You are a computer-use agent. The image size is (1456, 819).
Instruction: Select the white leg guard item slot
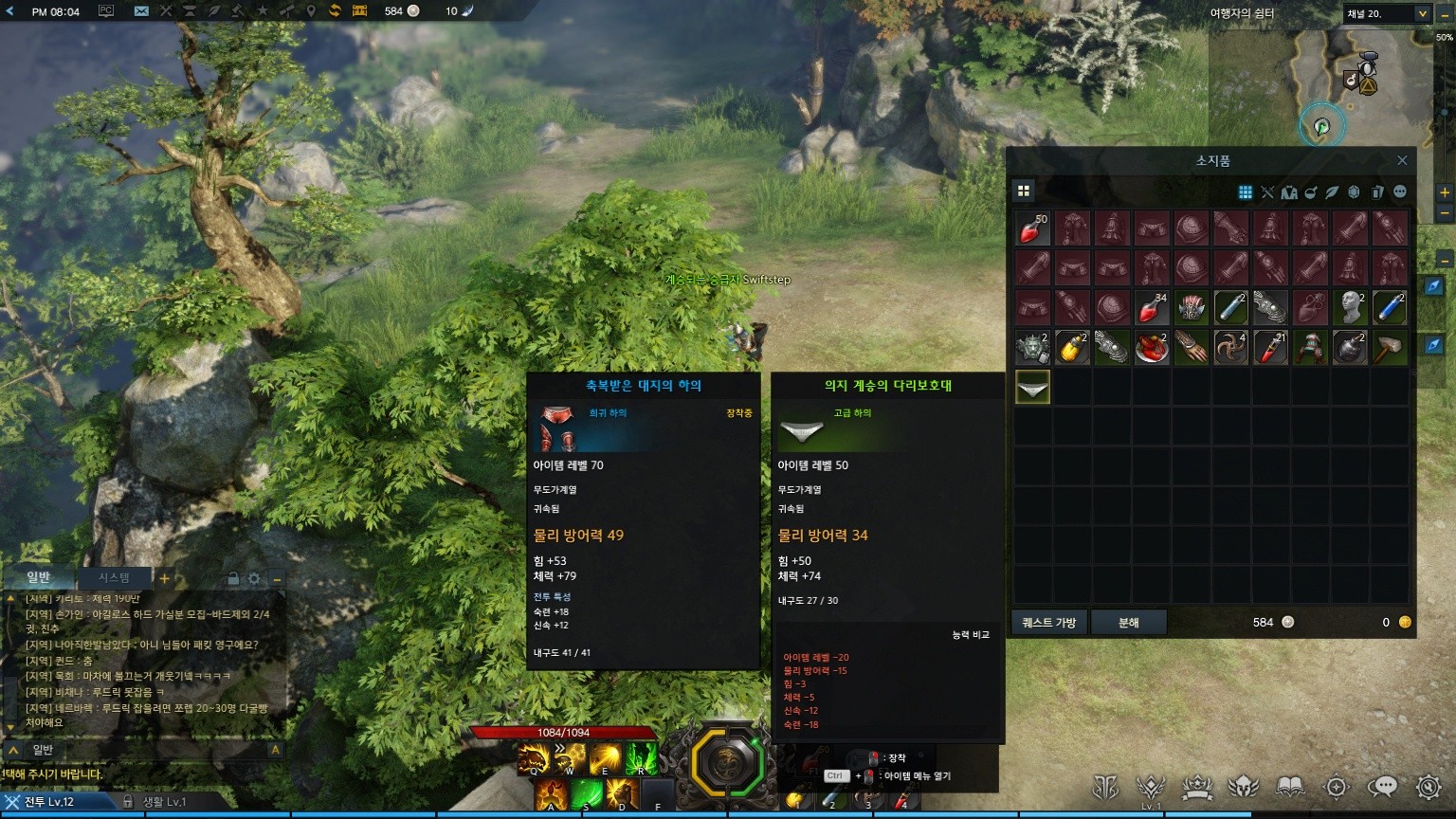(x=1032, y=387)
